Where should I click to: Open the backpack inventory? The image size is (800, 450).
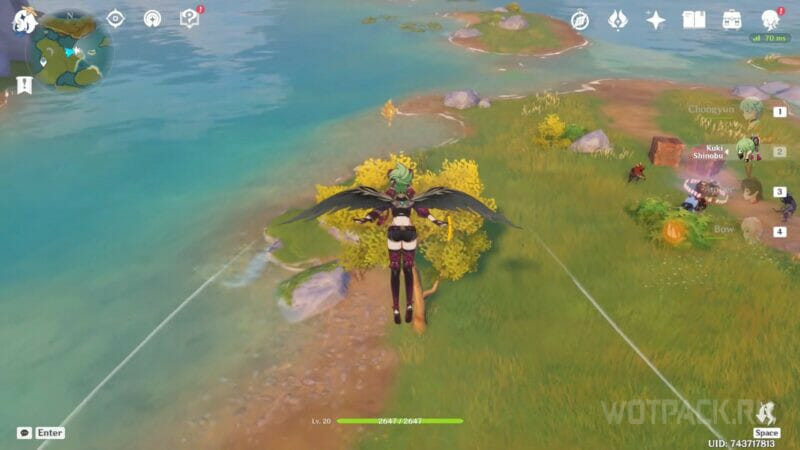click(x=732, y=20)
